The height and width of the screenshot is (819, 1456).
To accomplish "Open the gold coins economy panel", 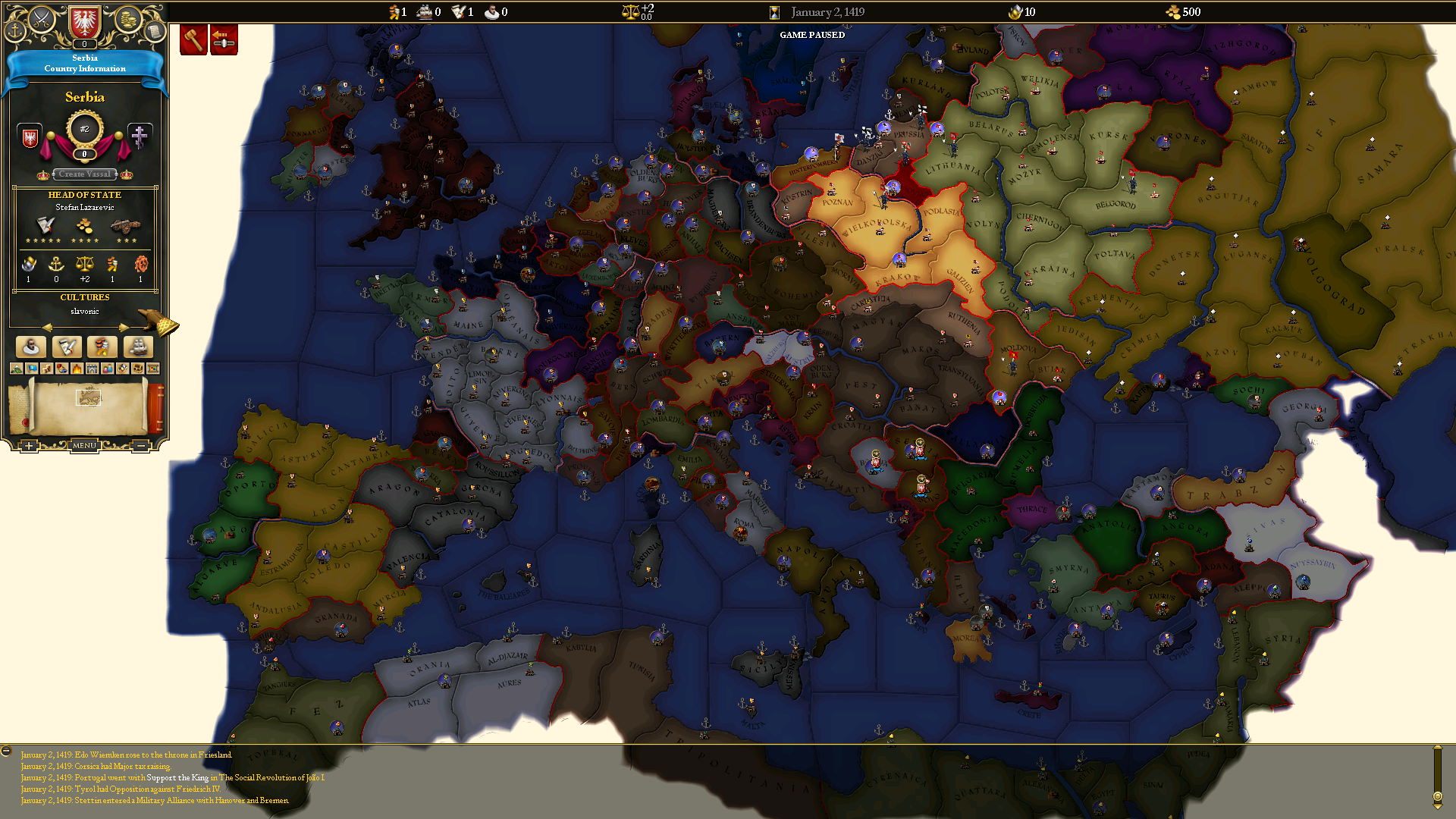I will [127, 20].
